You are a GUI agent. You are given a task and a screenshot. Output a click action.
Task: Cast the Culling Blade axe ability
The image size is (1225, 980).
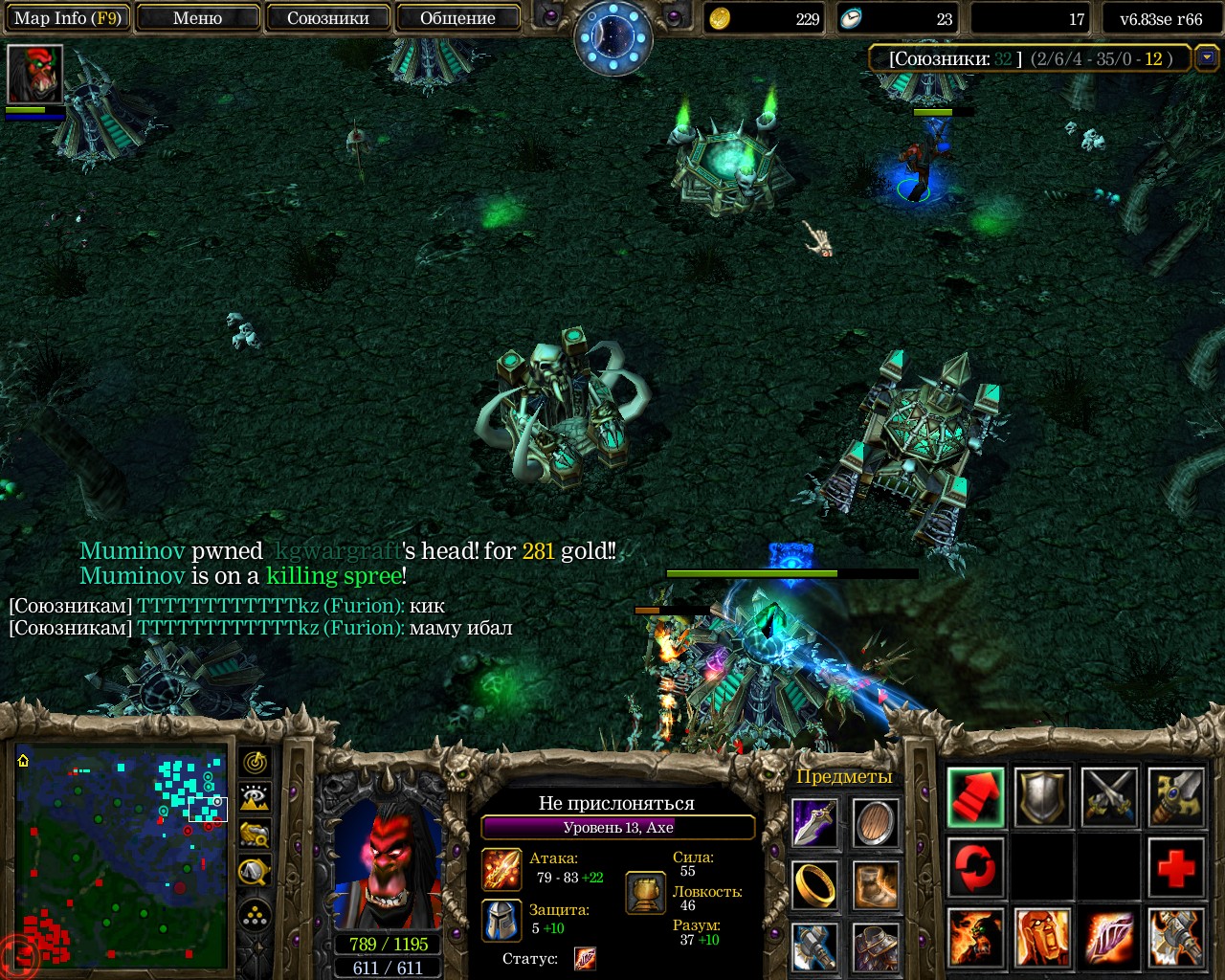(1175, 937)
